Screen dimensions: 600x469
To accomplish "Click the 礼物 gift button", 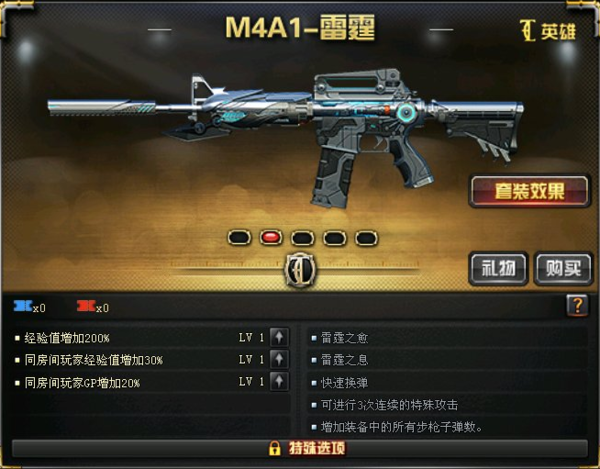I will point(498,268).
